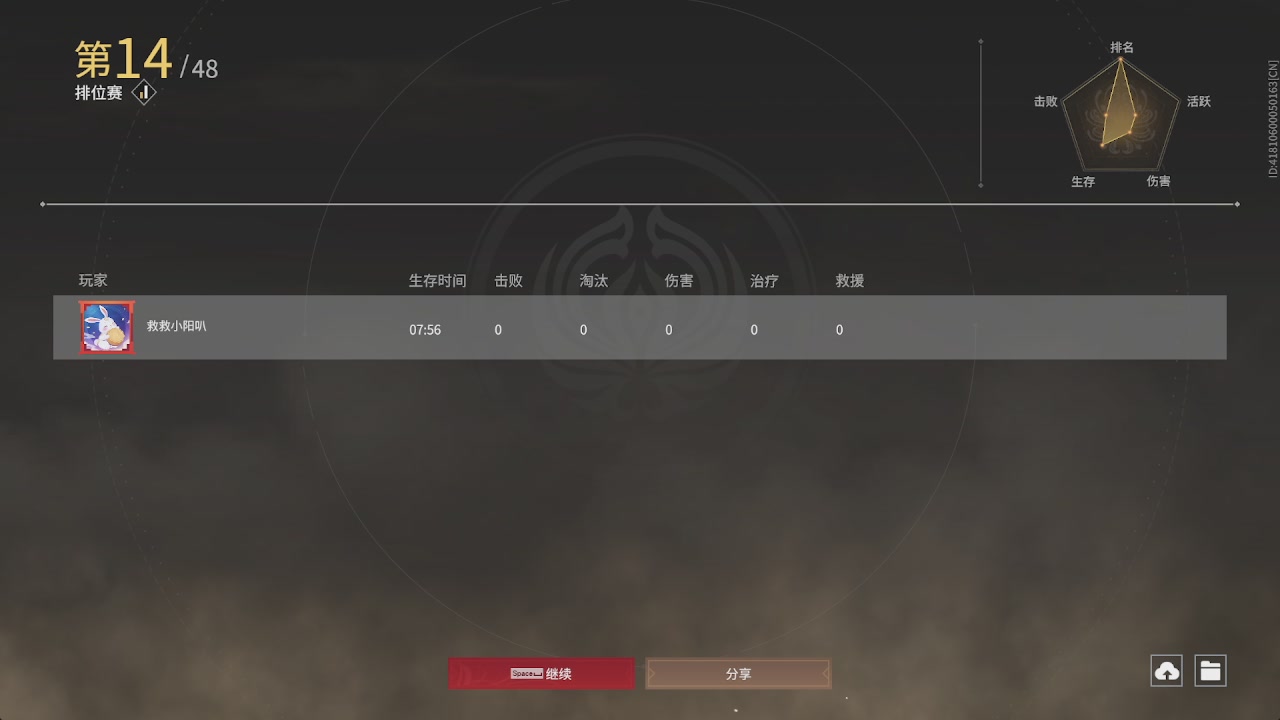
Task: Select the 治疗 column header
Action: [763, 281]
